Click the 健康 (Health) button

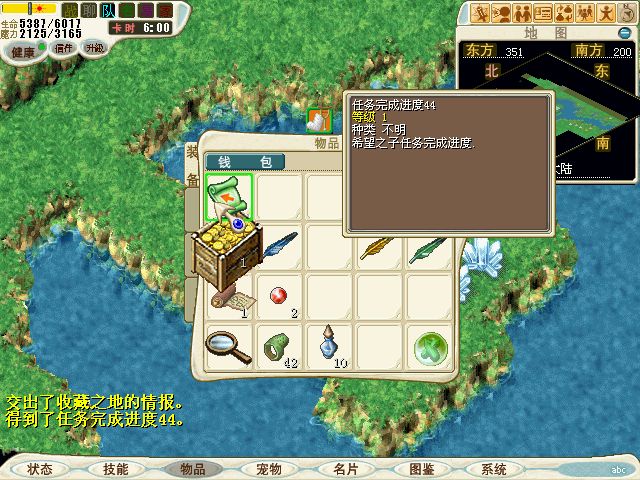click(22, 49)
